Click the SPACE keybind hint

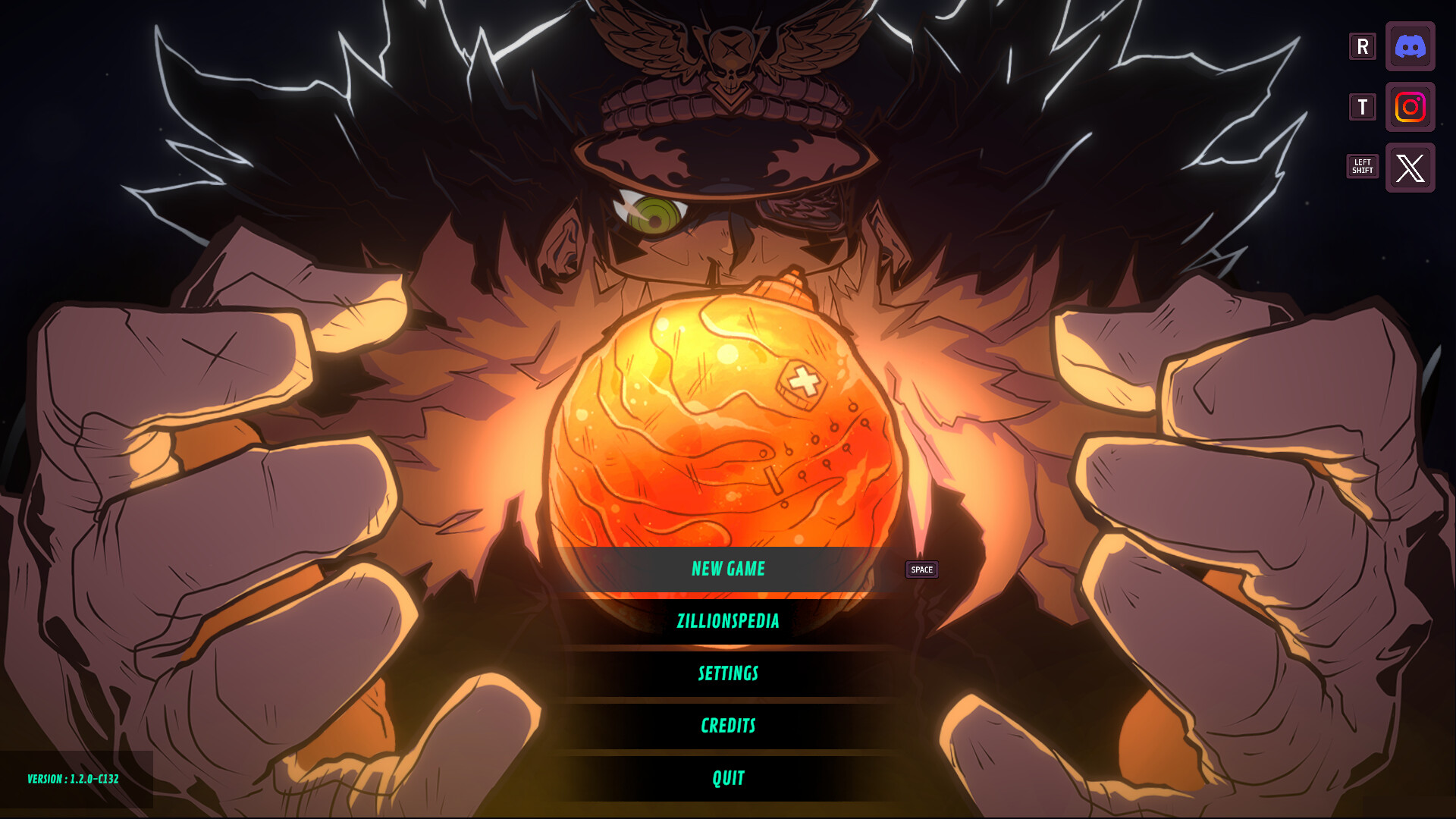(x=921, y=570)
